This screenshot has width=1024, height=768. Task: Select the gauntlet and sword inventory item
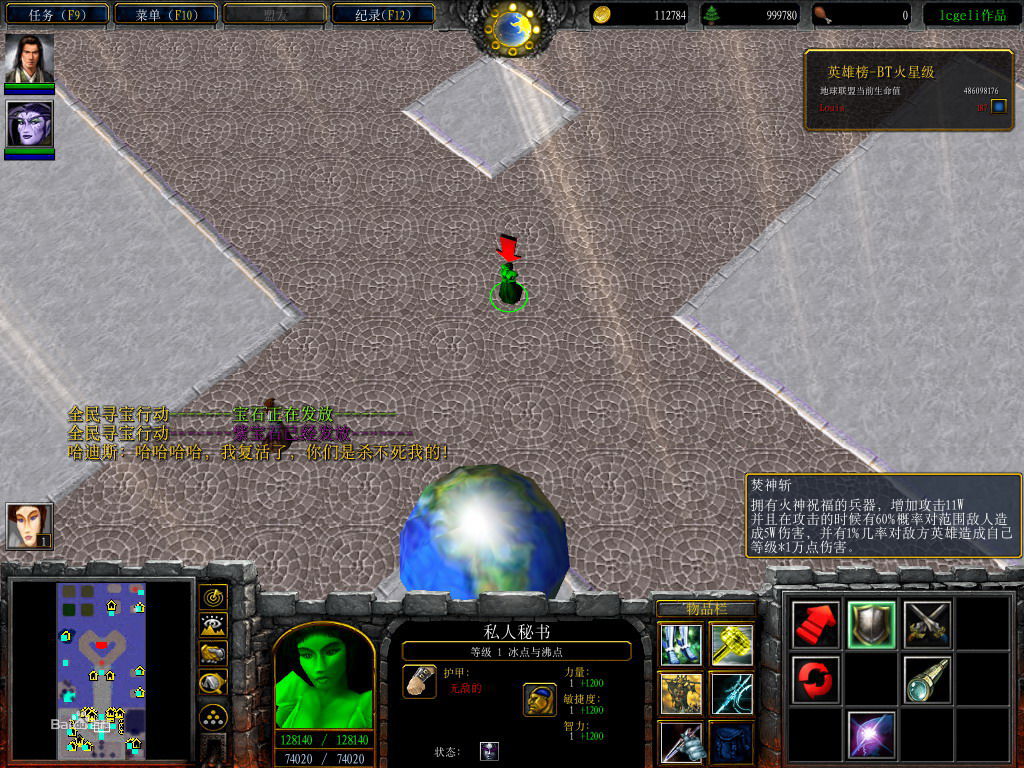coord(680,743)
